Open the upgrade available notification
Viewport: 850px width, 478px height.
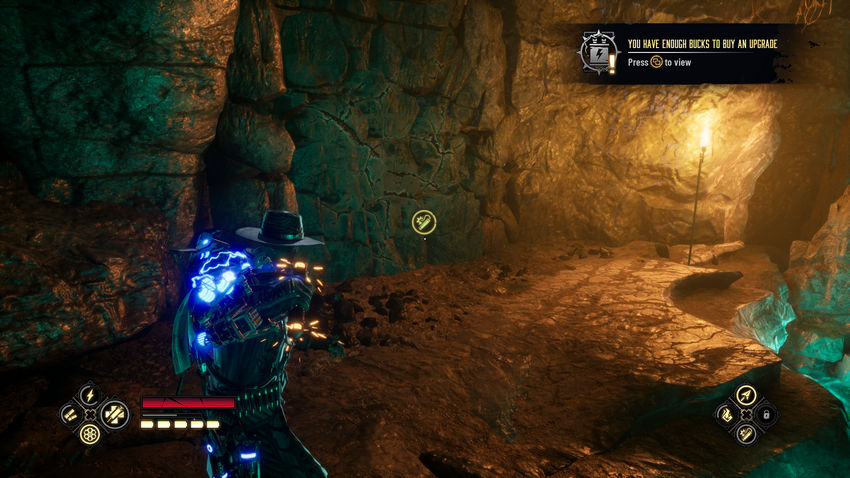700,53
